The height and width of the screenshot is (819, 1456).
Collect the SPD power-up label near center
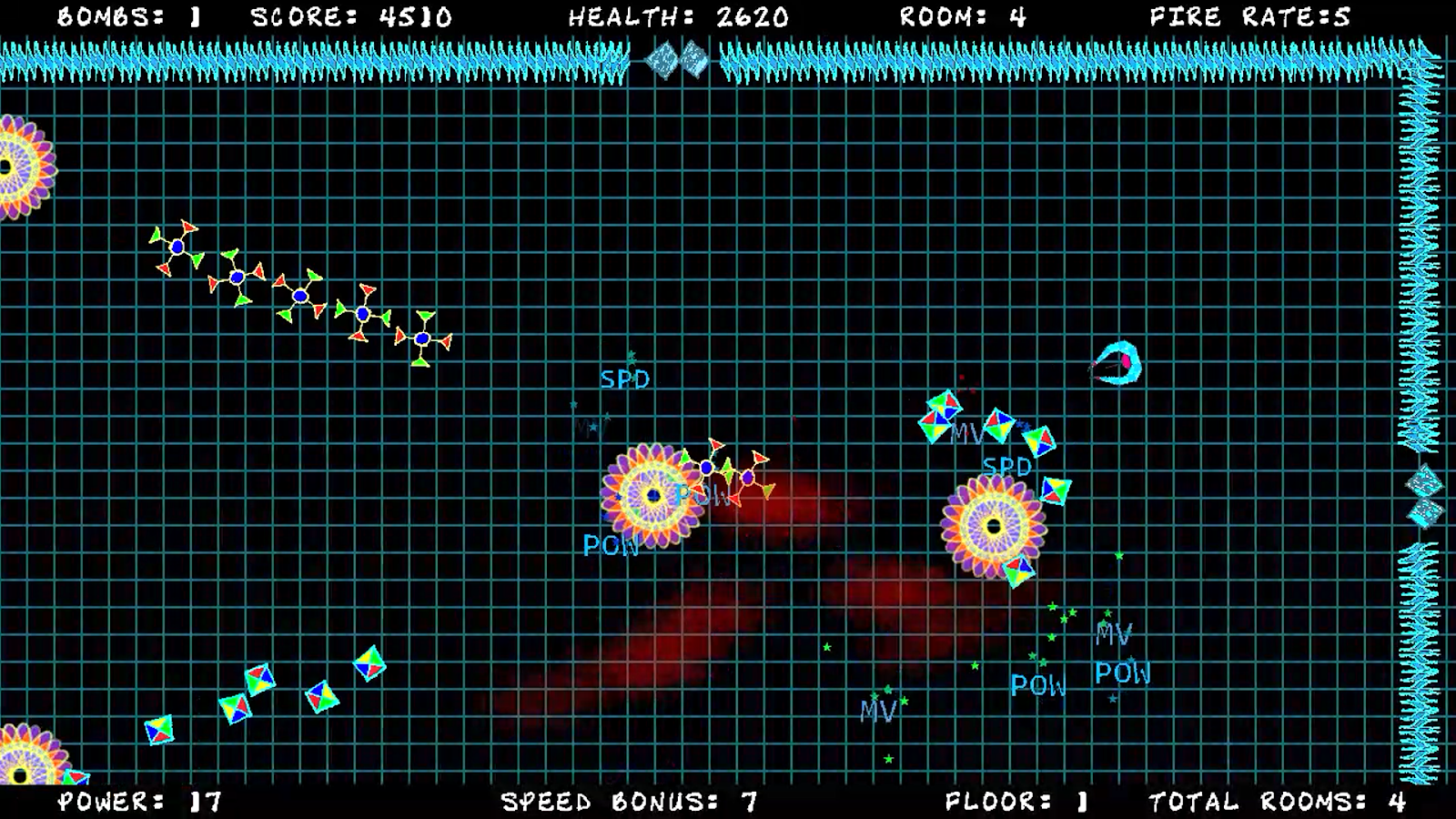pos(626,379)
